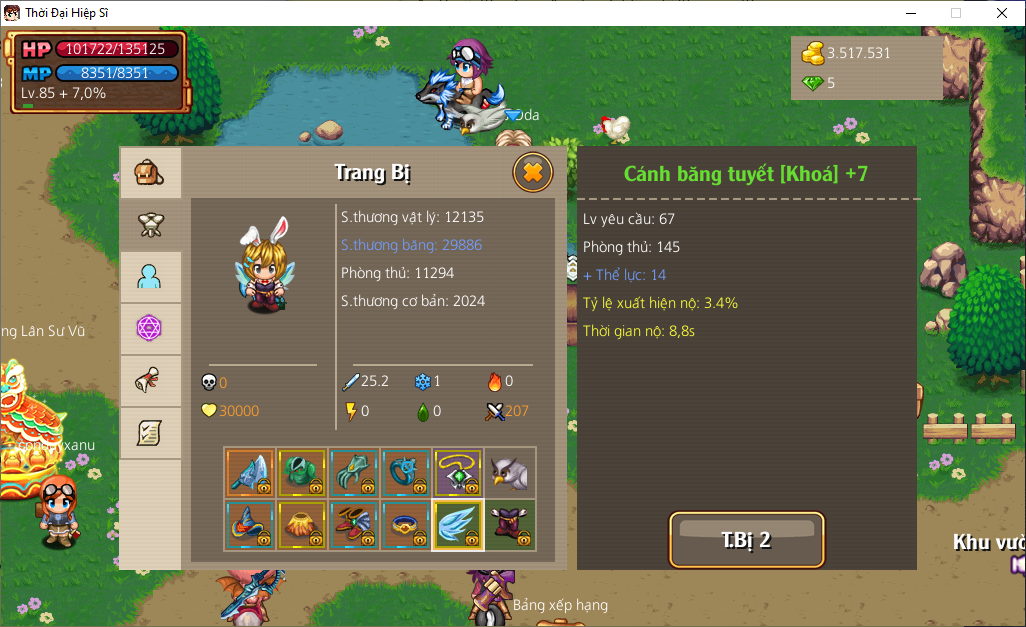Select the armor equipment tab
The width and height of the screenshot is (1026, 627).
(x=150, y=225)
